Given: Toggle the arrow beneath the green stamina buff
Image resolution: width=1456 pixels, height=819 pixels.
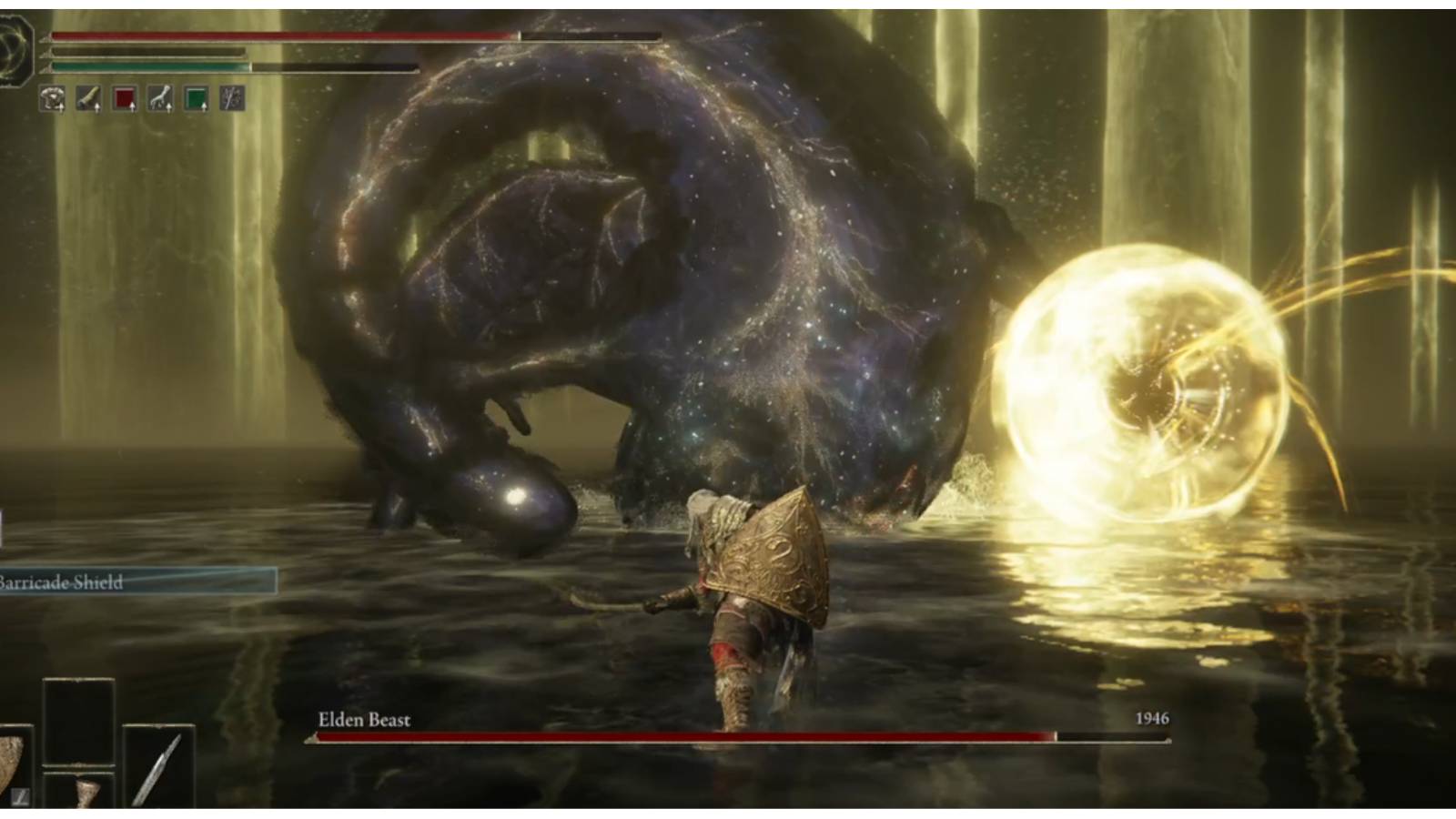Looking at the screenshot, I should tap(206, 109).
